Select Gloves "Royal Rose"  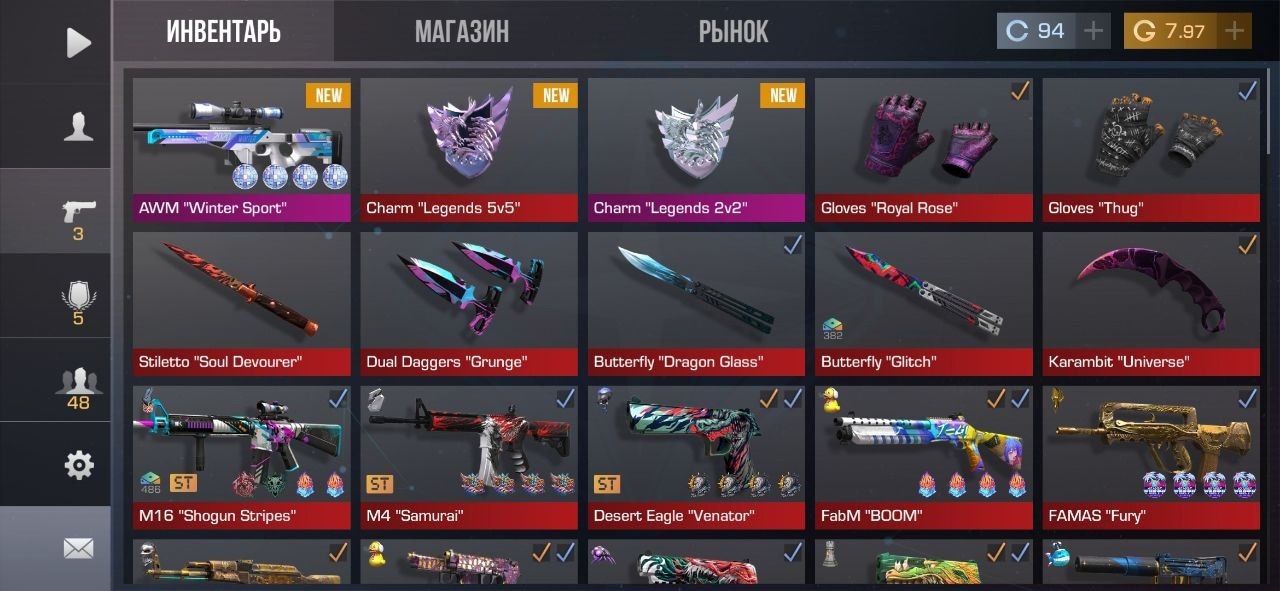pyautogui.click(x=923, y=148)
